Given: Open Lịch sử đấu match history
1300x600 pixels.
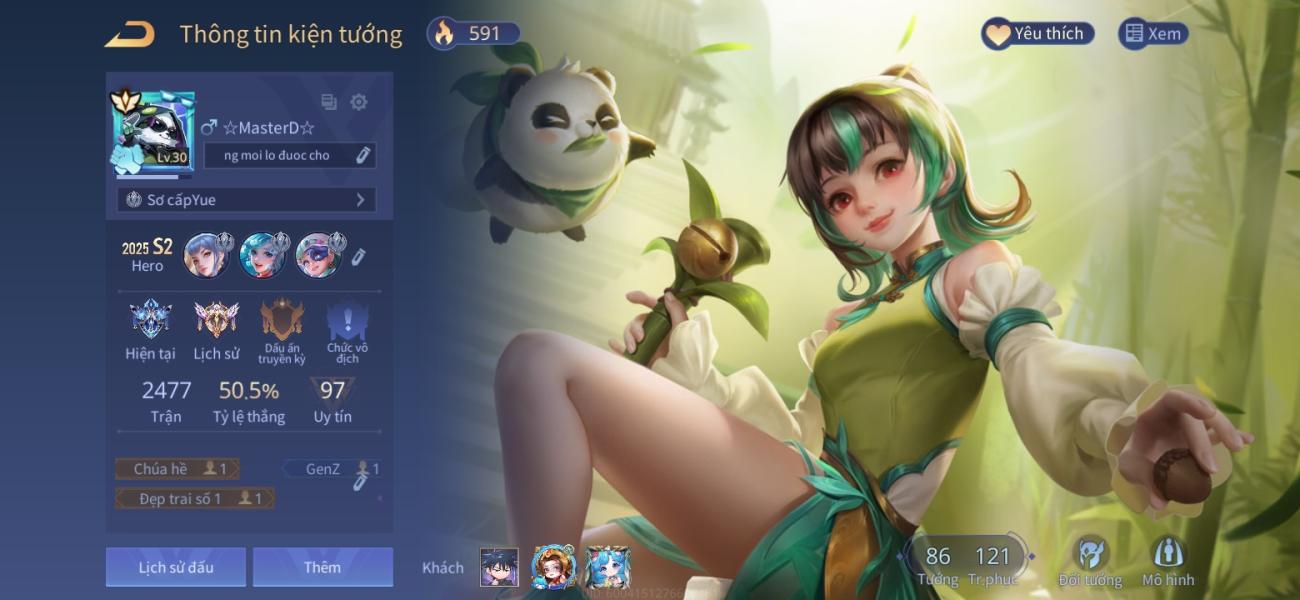Looking at the screenshot, I should click(x=176, y=567).
